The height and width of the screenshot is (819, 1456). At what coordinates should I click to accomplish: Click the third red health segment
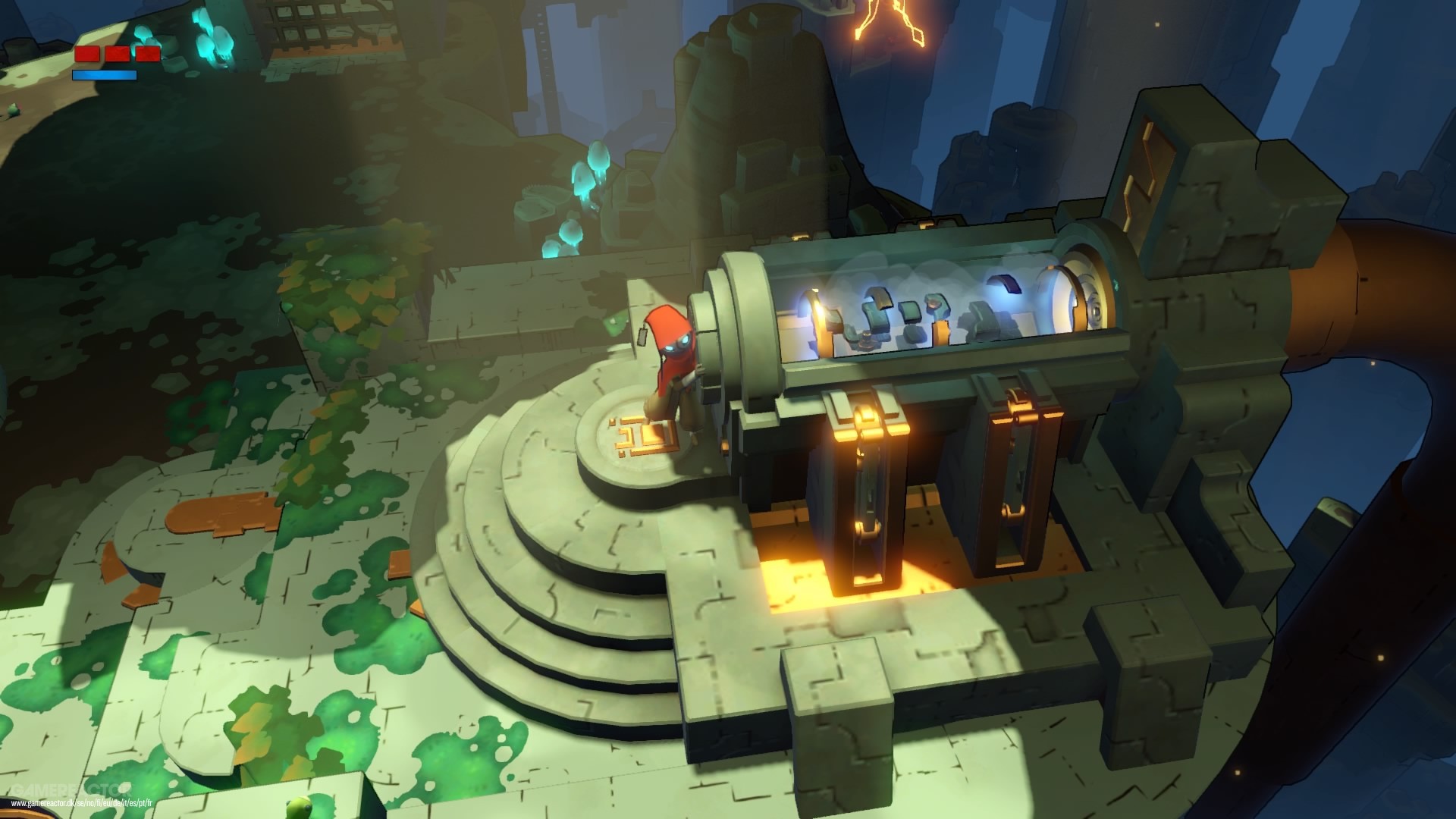coord(149,55)
